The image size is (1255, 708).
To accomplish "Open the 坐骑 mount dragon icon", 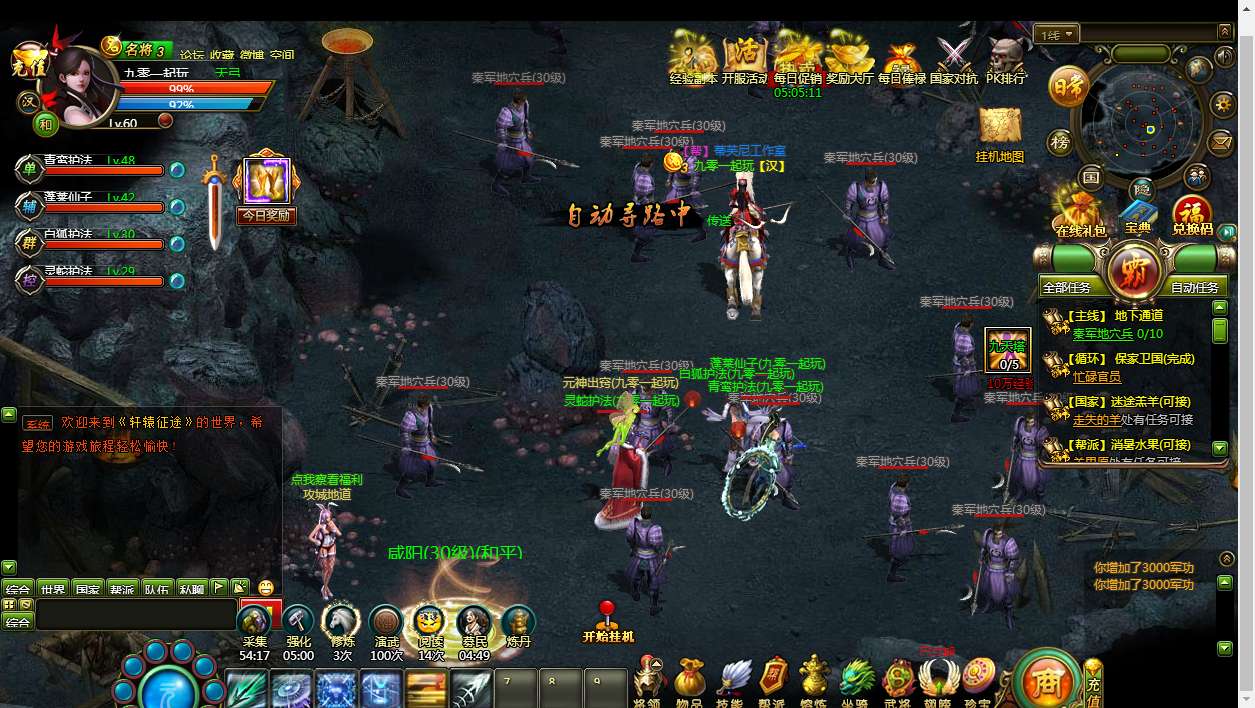I will [857, 682].
